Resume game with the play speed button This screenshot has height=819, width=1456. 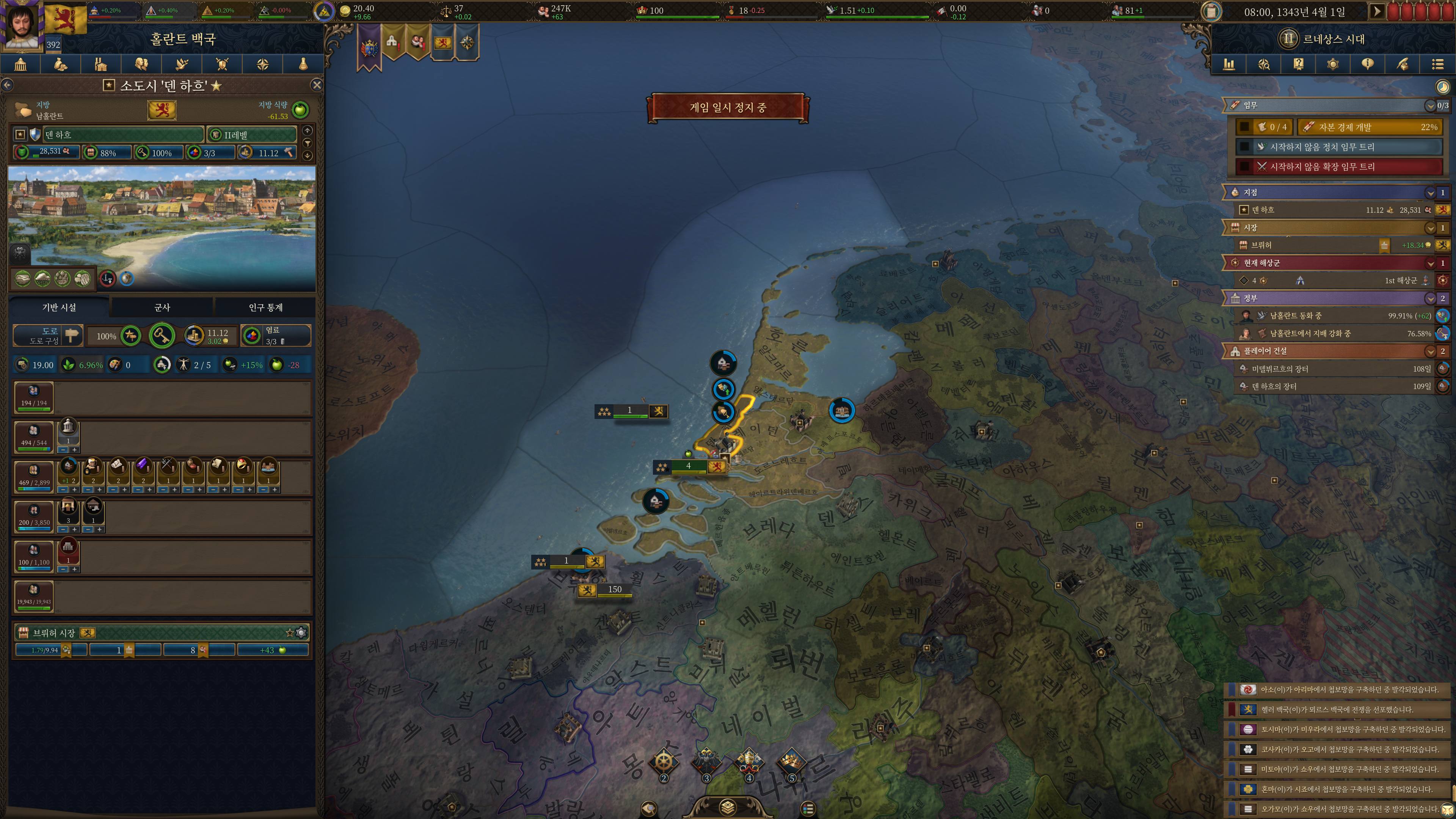(1377, 11)
